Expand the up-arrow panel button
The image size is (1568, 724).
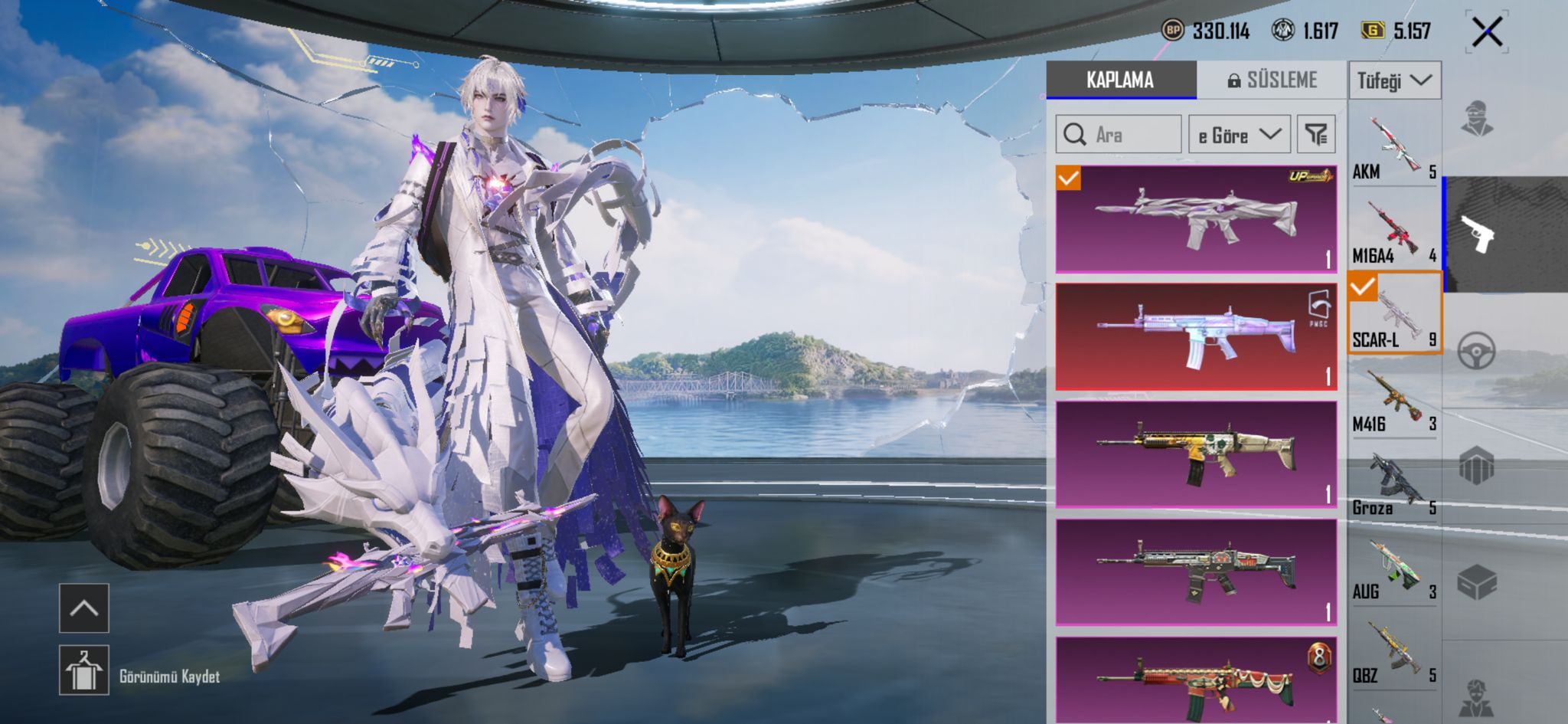[84, 608]
